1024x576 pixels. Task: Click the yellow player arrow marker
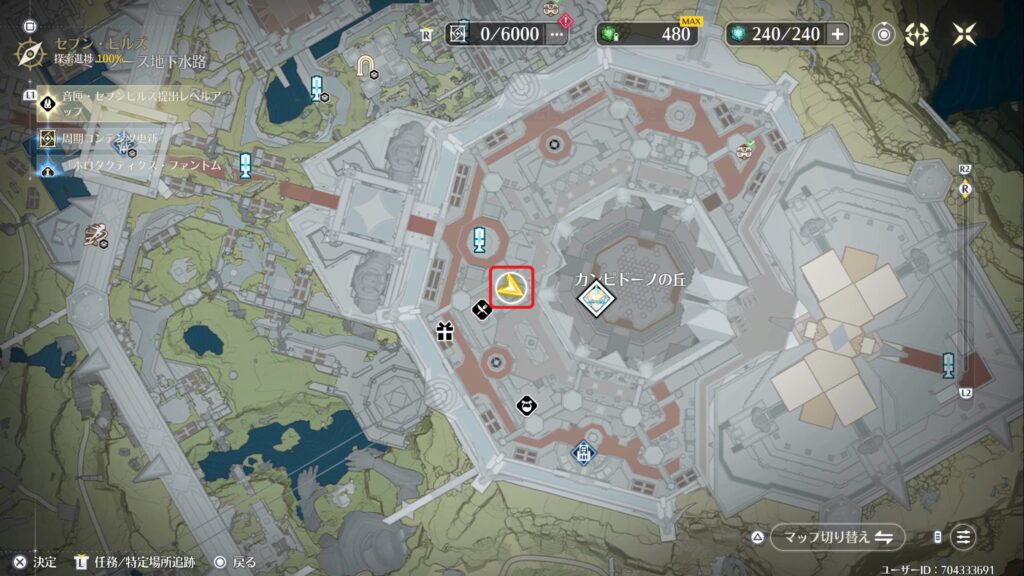pos(511,287)
